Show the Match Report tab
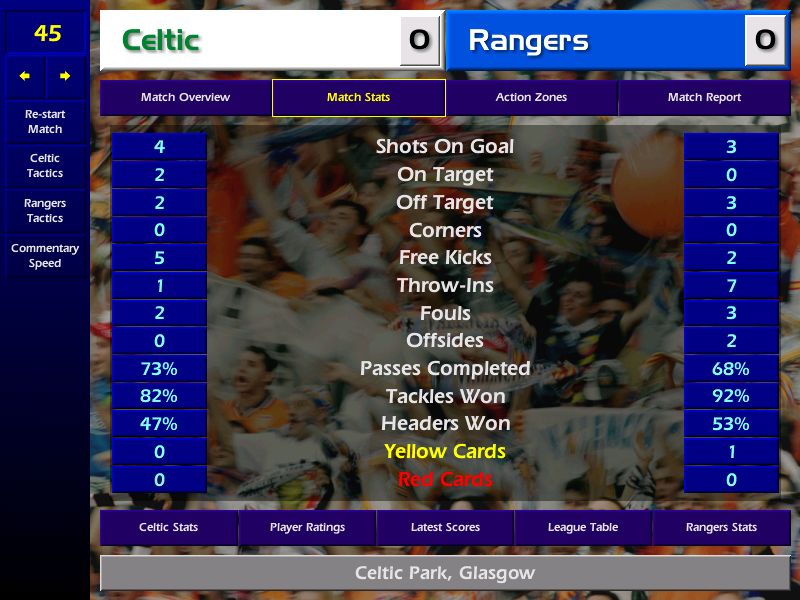Screen dimensions: 800x600 click(705, 98)
